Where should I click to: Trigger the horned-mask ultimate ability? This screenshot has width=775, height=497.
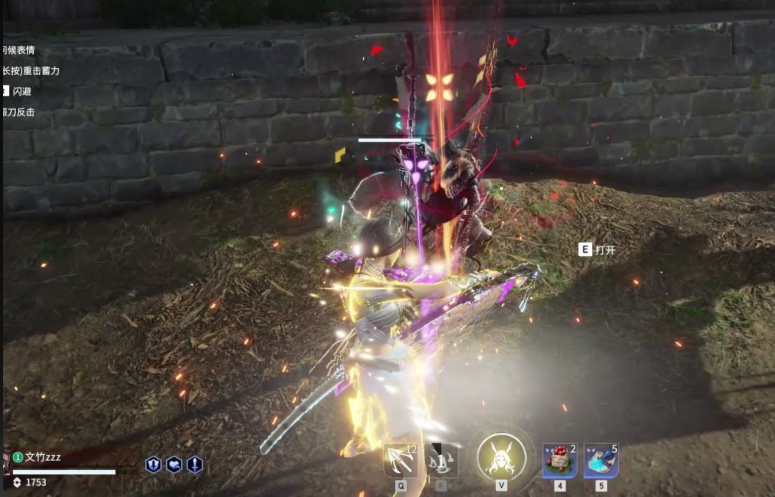501,457
